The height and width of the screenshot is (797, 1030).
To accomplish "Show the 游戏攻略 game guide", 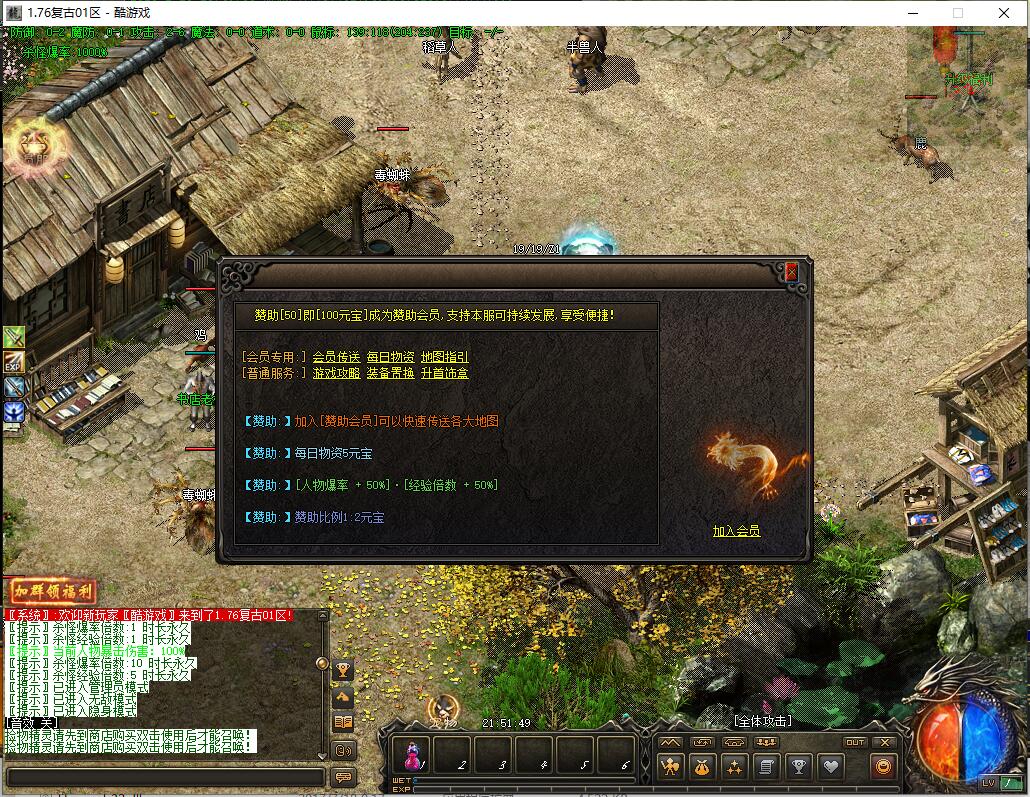I will pyautogui.click(x=336, y=373).
